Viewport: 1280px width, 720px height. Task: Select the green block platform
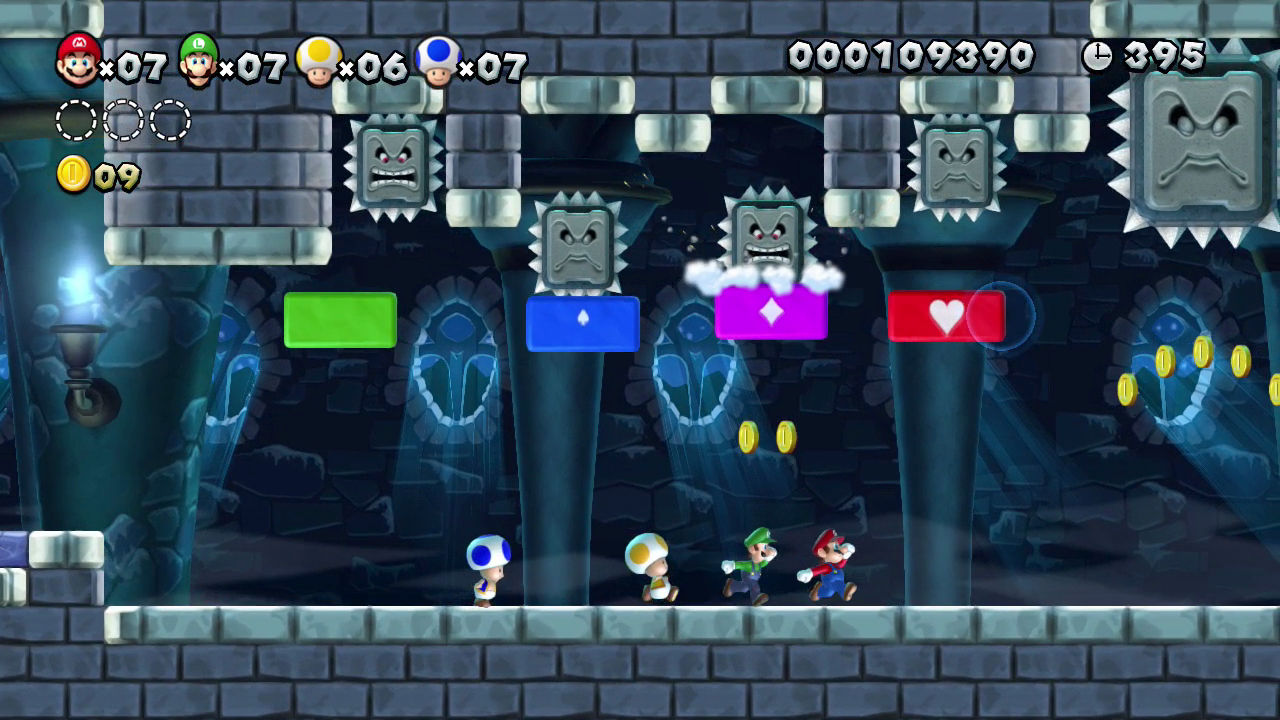click(339, 319)
